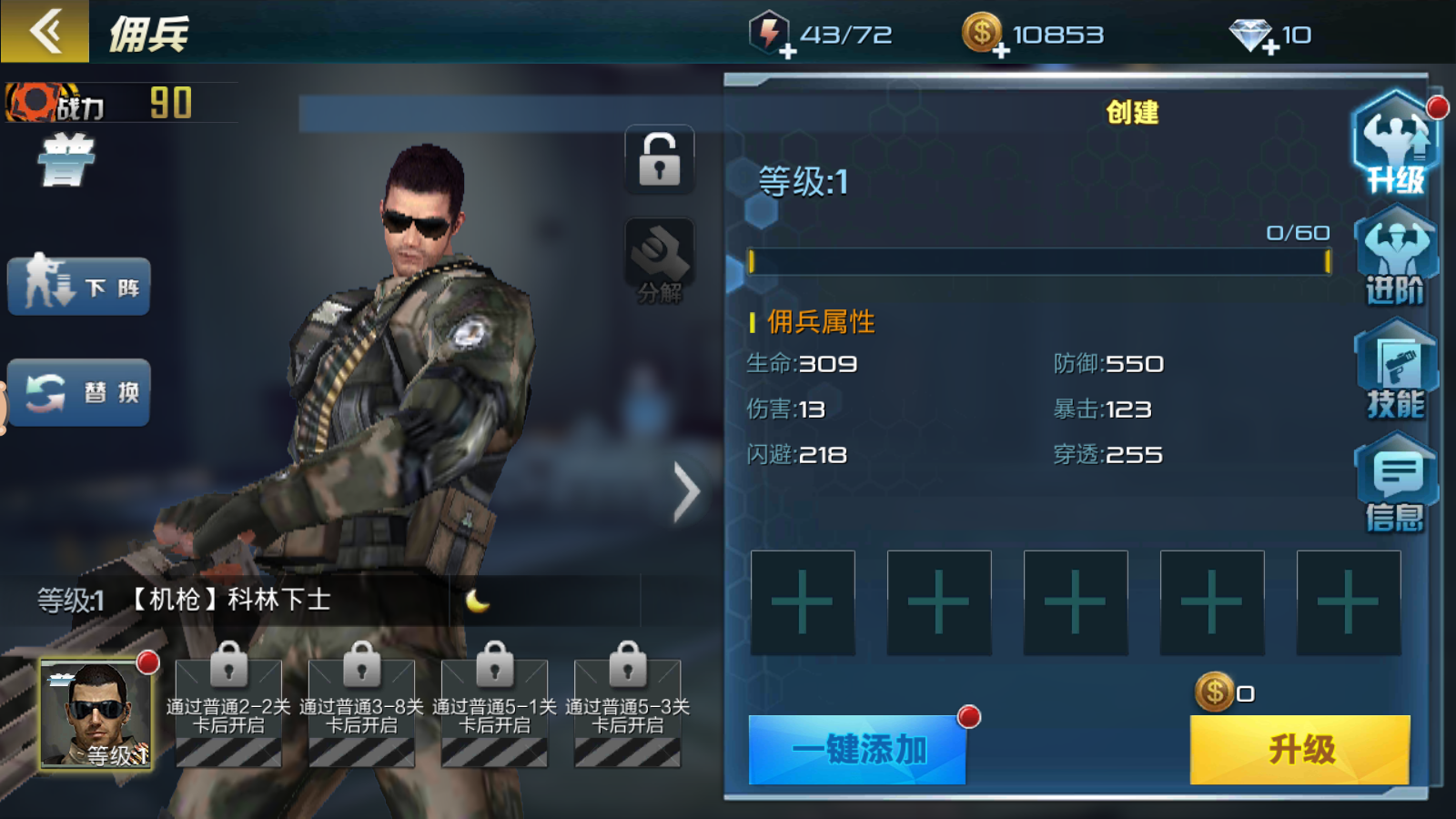Click the back arrow to exit 佣兵 screen
1456x819 pixels.
pyautogui.click(x=44, y=32)
